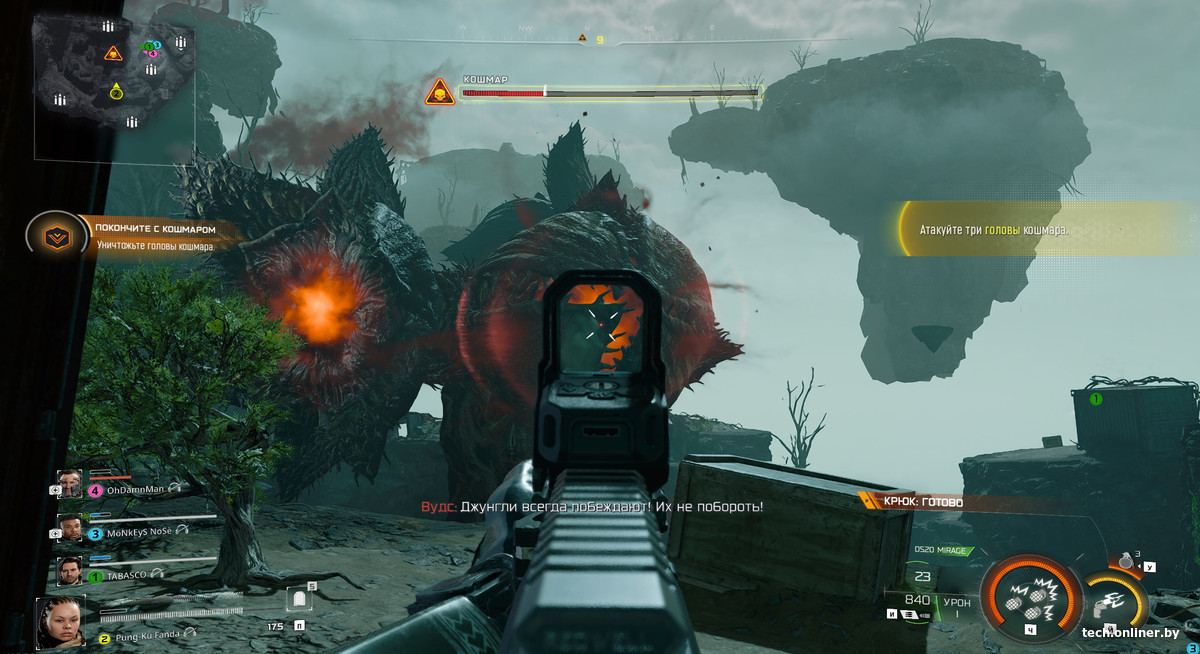Click the tech.onliner.by watermark
Screen dimensions: 1200x654
coord(1130,633)
